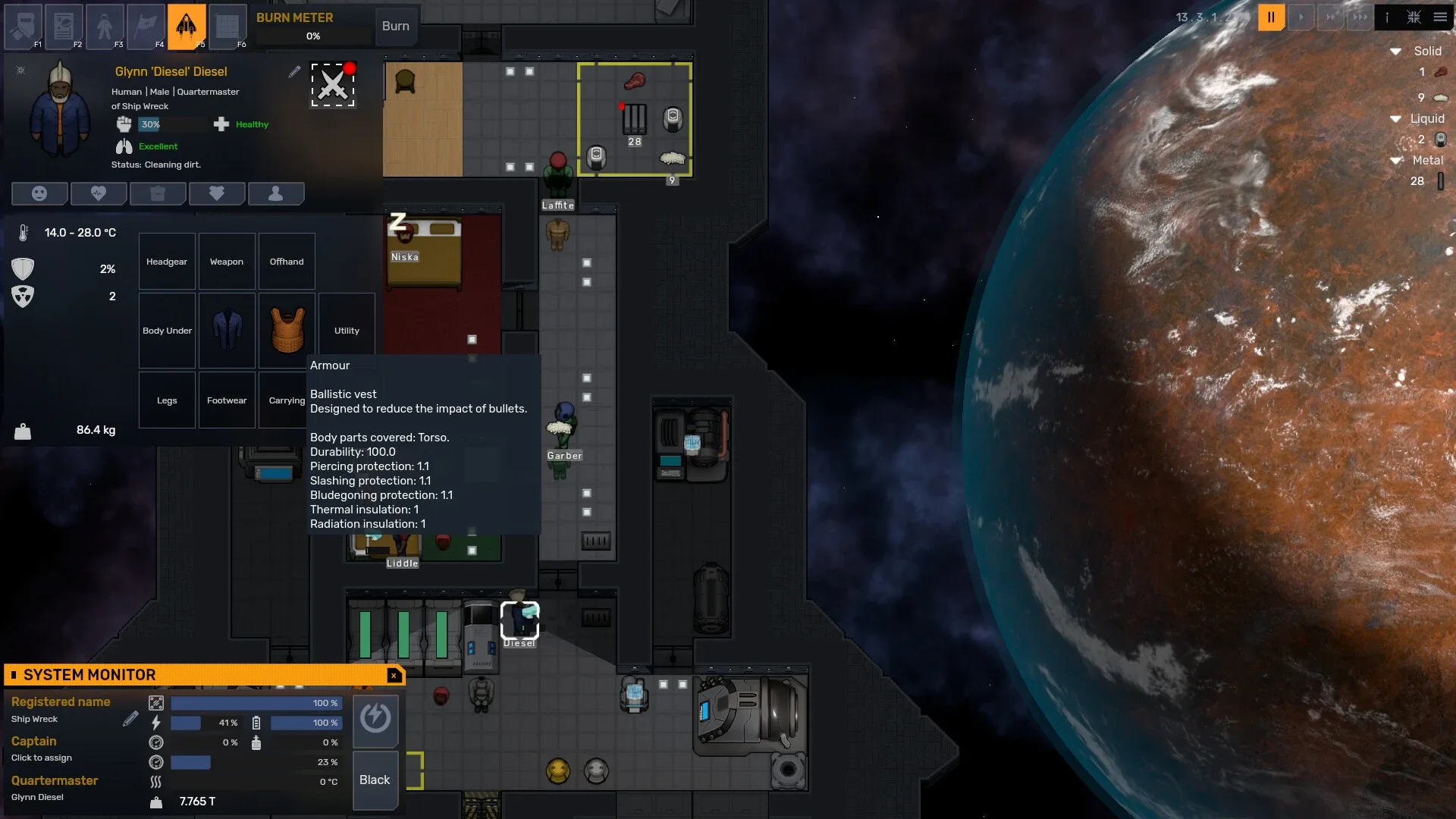Image resolution: width=1456 pixels, height=819 pixels.
Task: Open the crew astronaut menu
Action: pyautogui.click(x=105, y=26)
